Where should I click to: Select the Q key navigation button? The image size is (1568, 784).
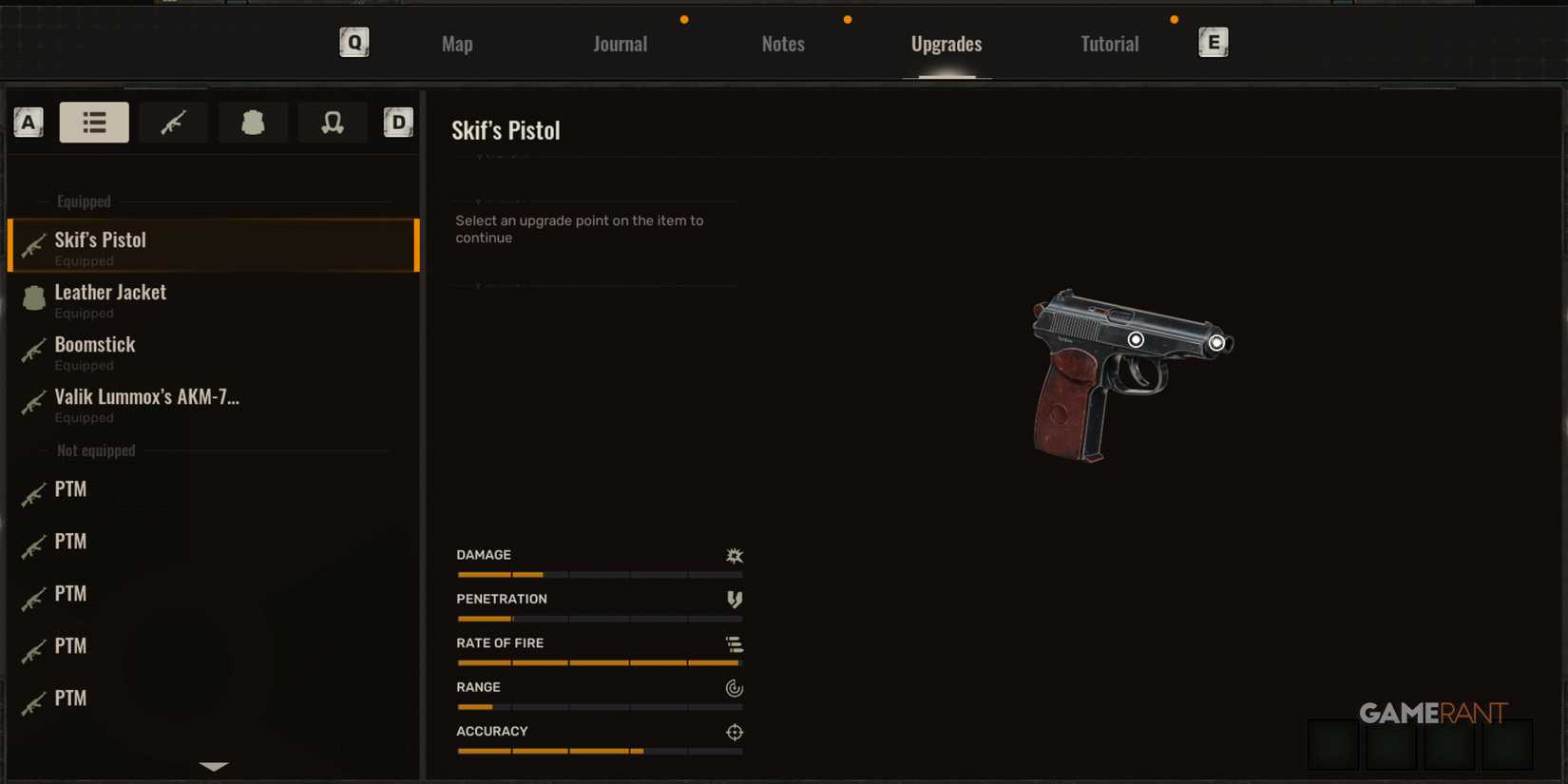click(354, 42)
